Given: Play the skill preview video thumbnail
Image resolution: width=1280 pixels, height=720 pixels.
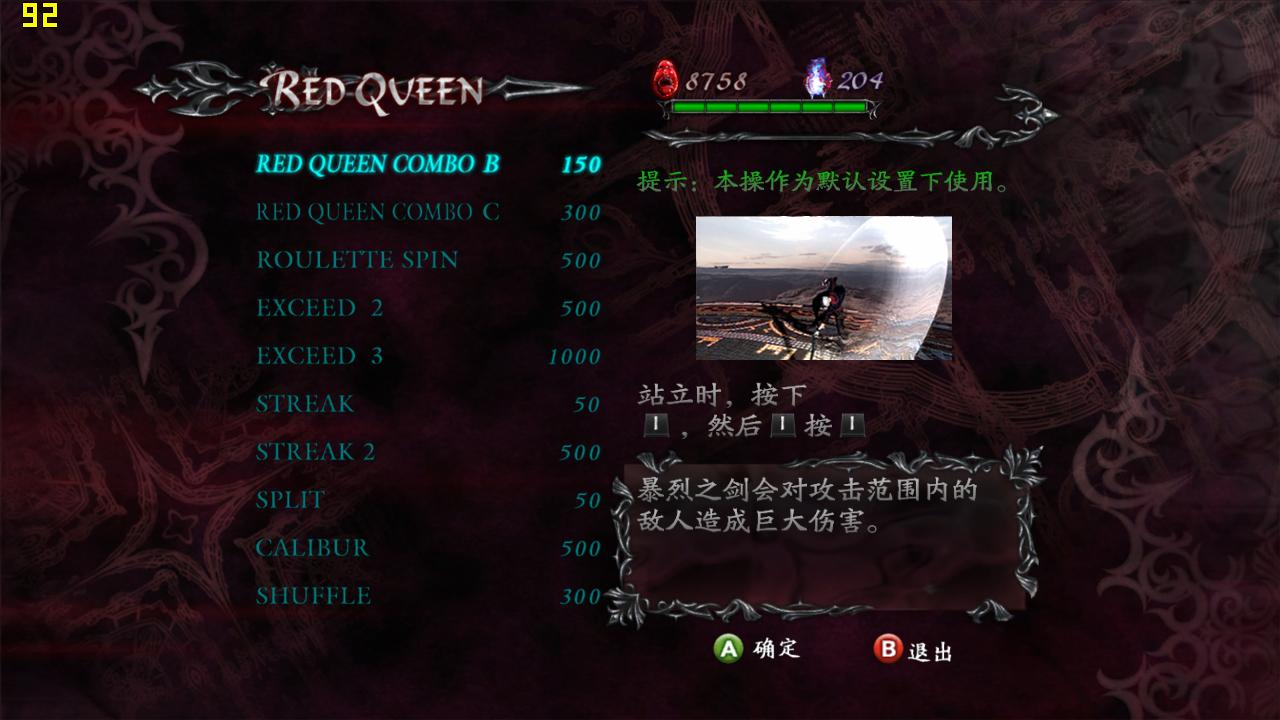Looking at the screenshot, I should pos(823,288).
